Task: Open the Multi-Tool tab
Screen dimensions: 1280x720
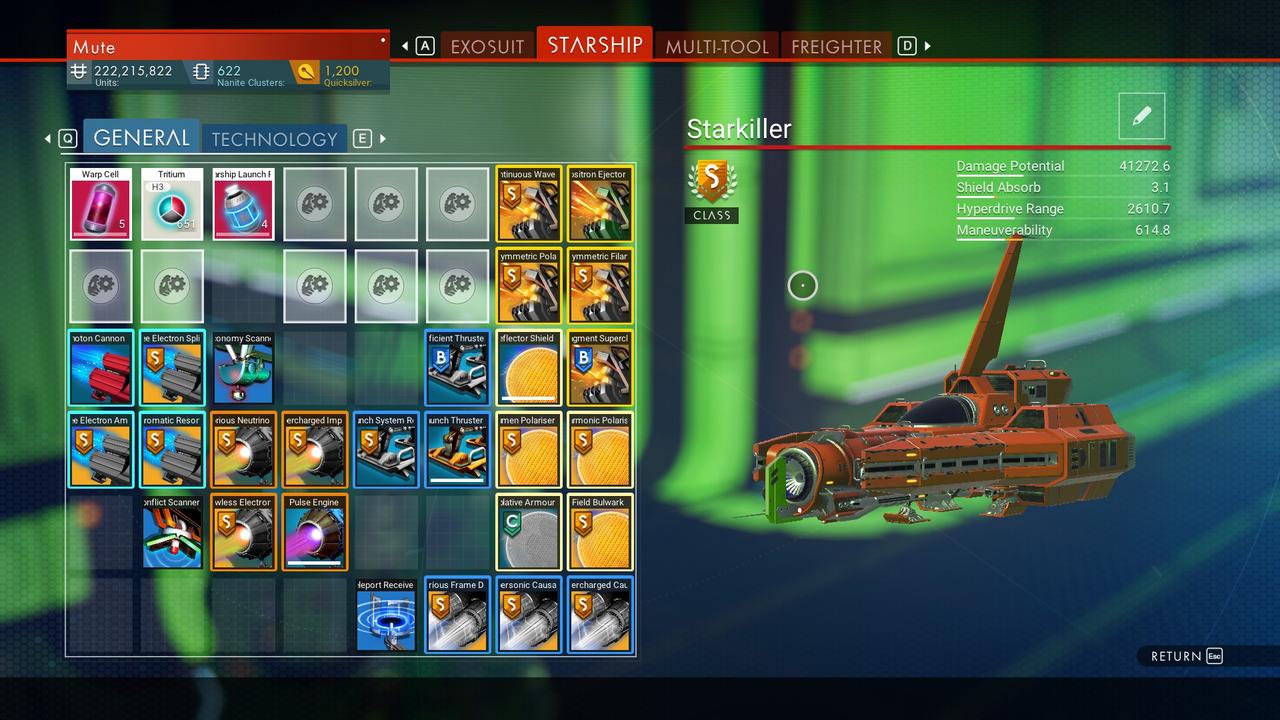Action: coord(716,46)
